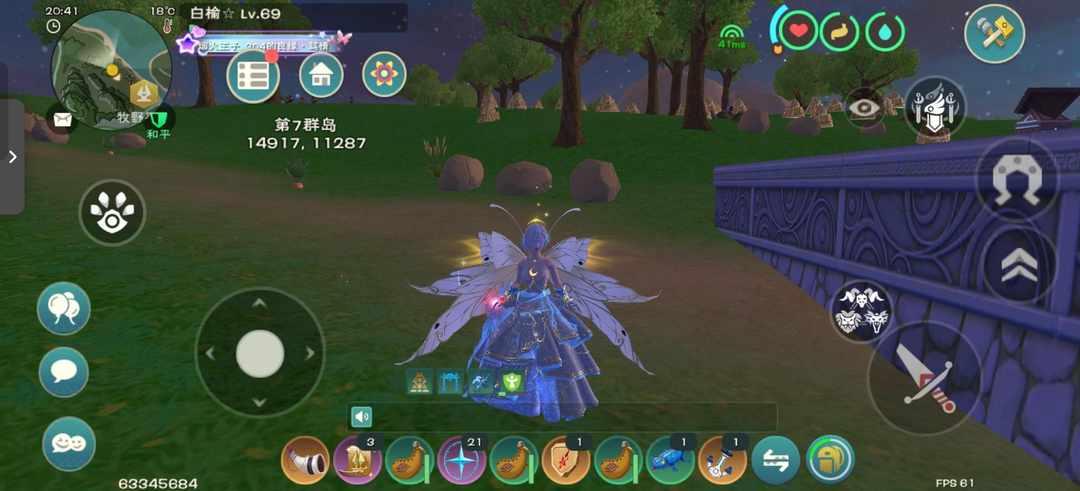The height and width of the screenshot is (491, 1080).
Task: Expand the left side panel arrow
Action: pos(12,157)
